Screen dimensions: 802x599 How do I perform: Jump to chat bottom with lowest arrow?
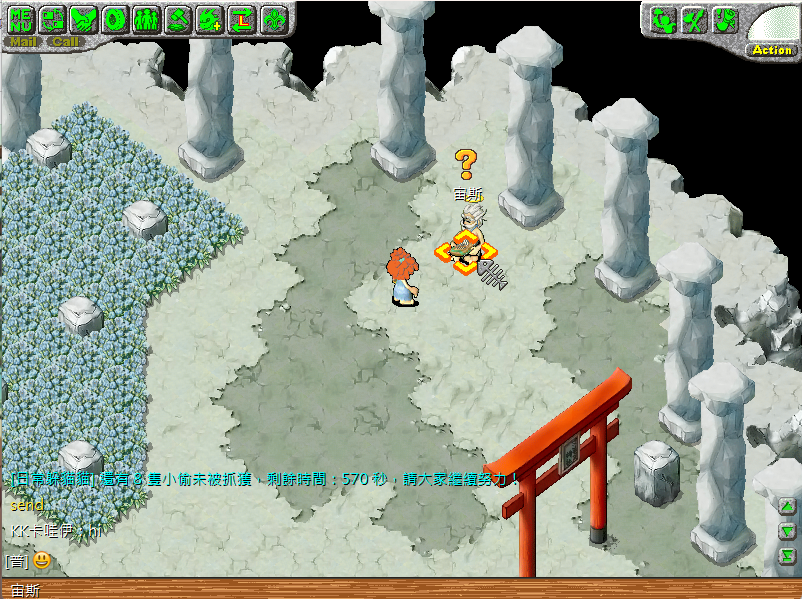[x=788, y=555]
